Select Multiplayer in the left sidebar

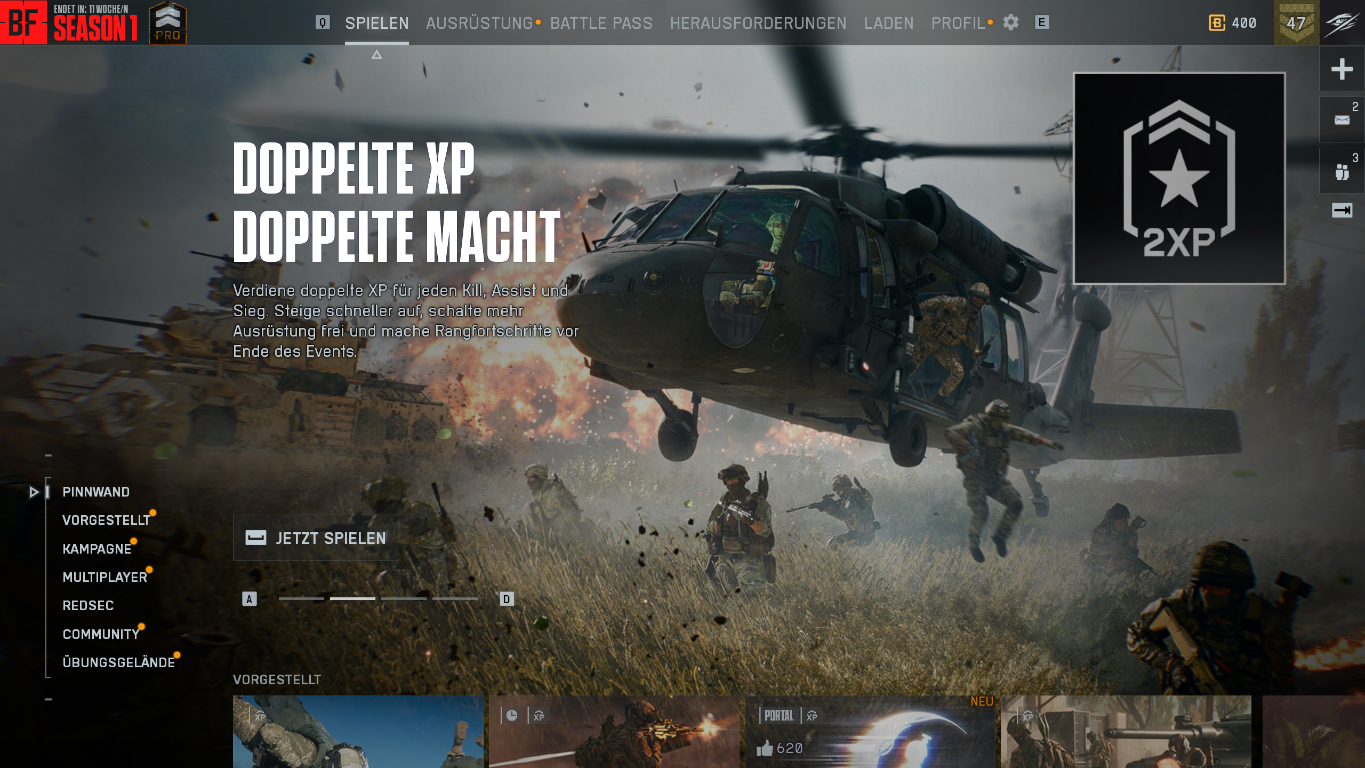point(105,577)
